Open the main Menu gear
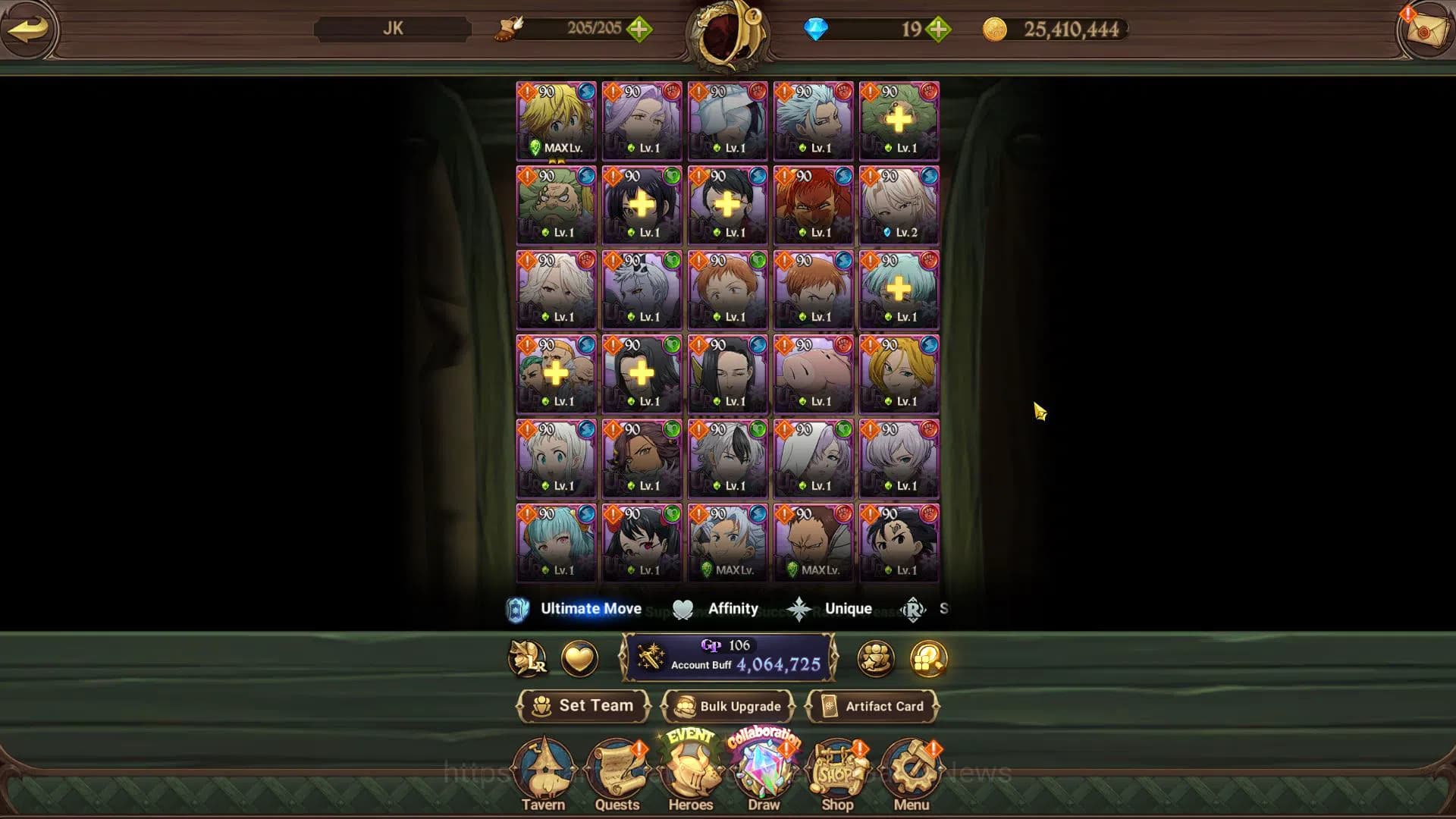The image size is (1456, 819). click(911, 775)
